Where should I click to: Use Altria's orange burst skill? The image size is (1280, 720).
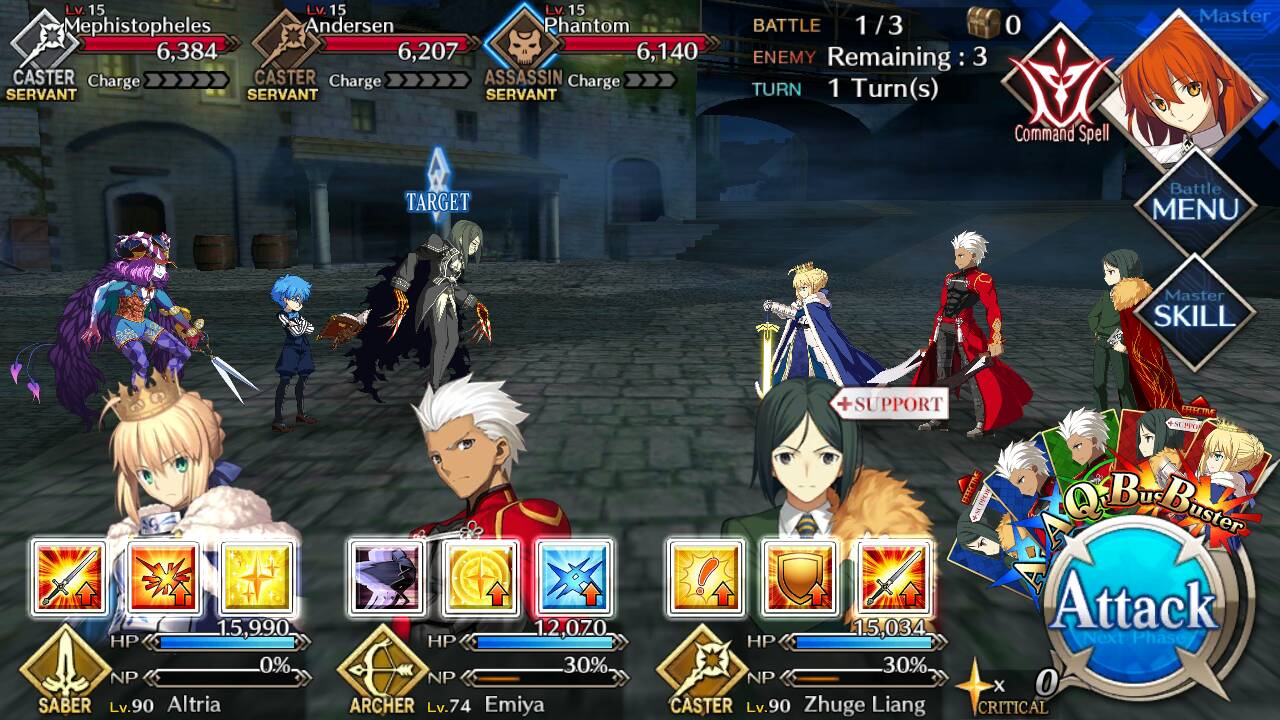tap(163, 577)
